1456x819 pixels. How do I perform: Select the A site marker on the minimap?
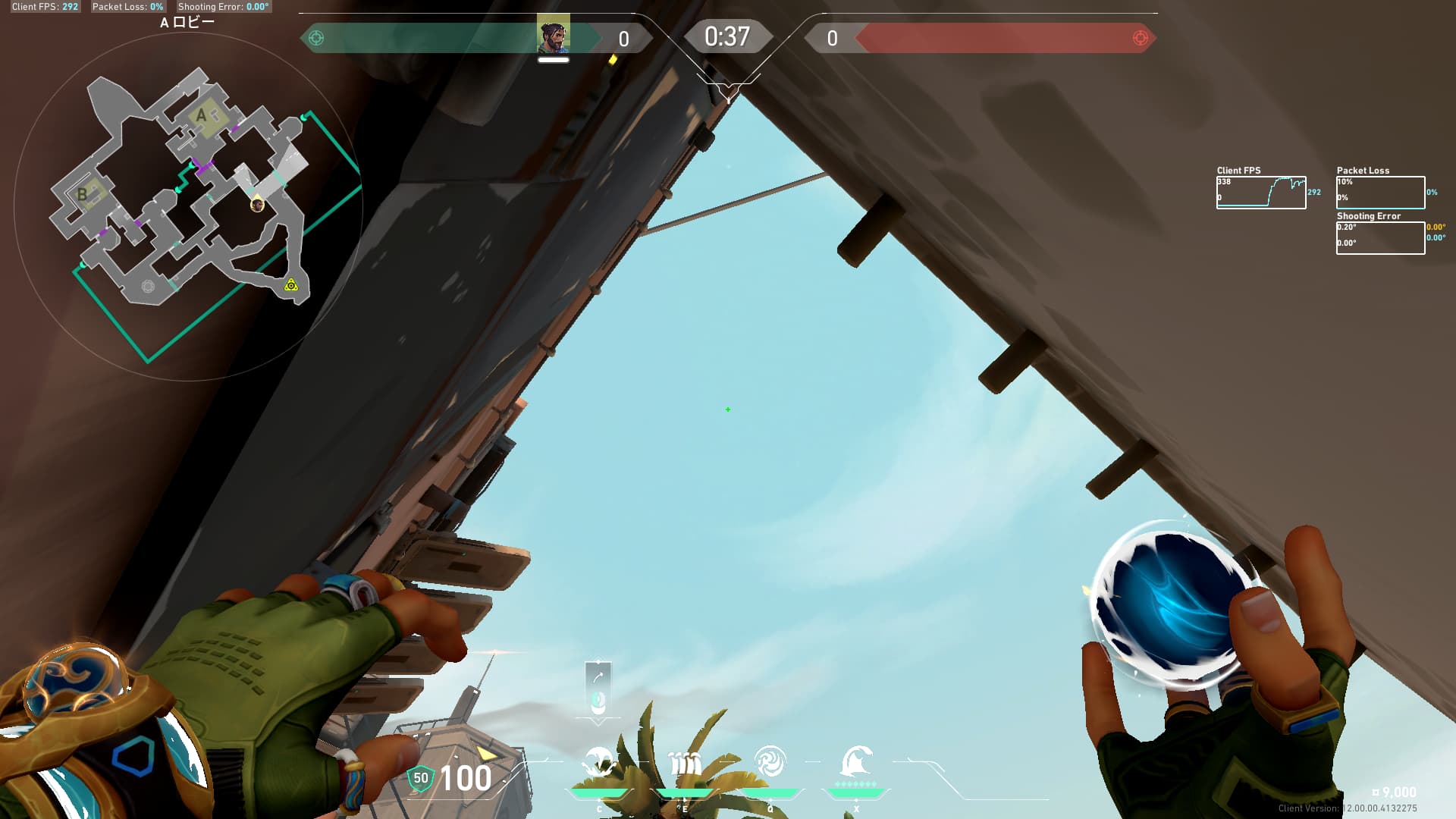(x=202, y=115)
